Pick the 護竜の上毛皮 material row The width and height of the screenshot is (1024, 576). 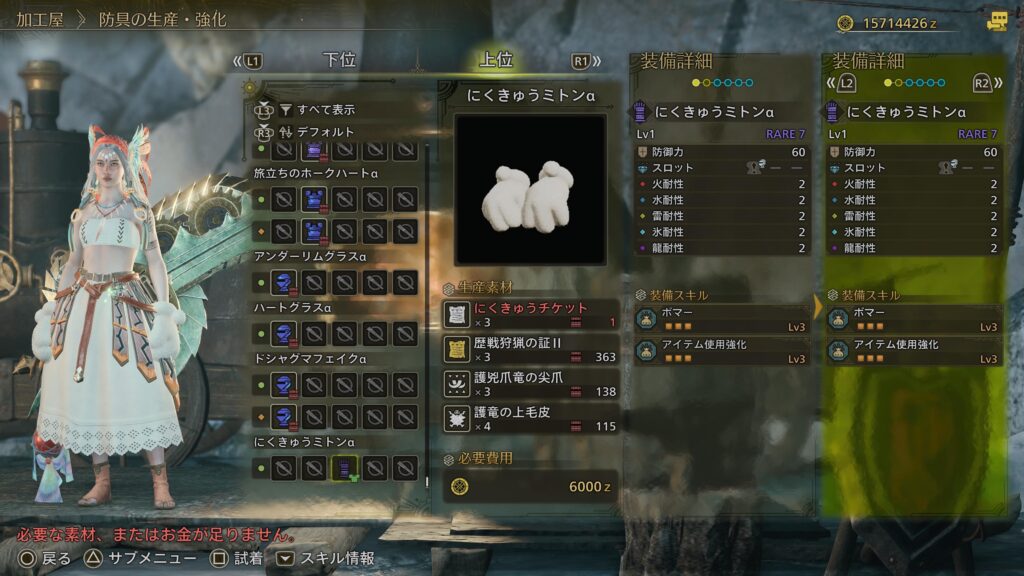pos(531,418)
